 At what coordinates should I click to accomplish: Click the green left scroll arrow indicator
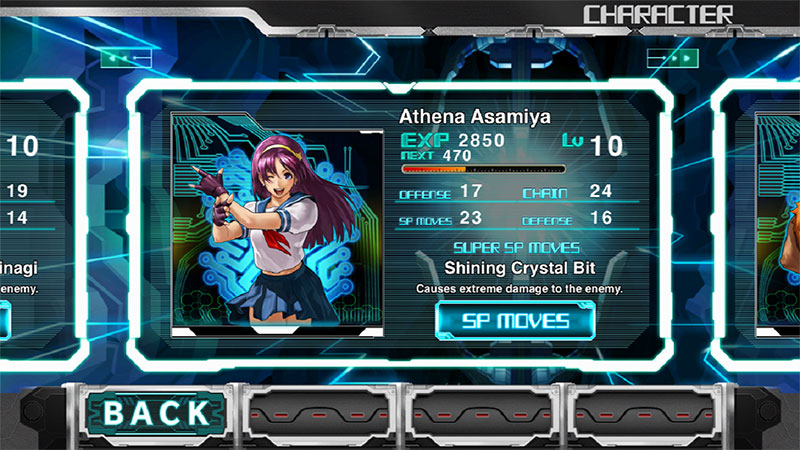125,59
